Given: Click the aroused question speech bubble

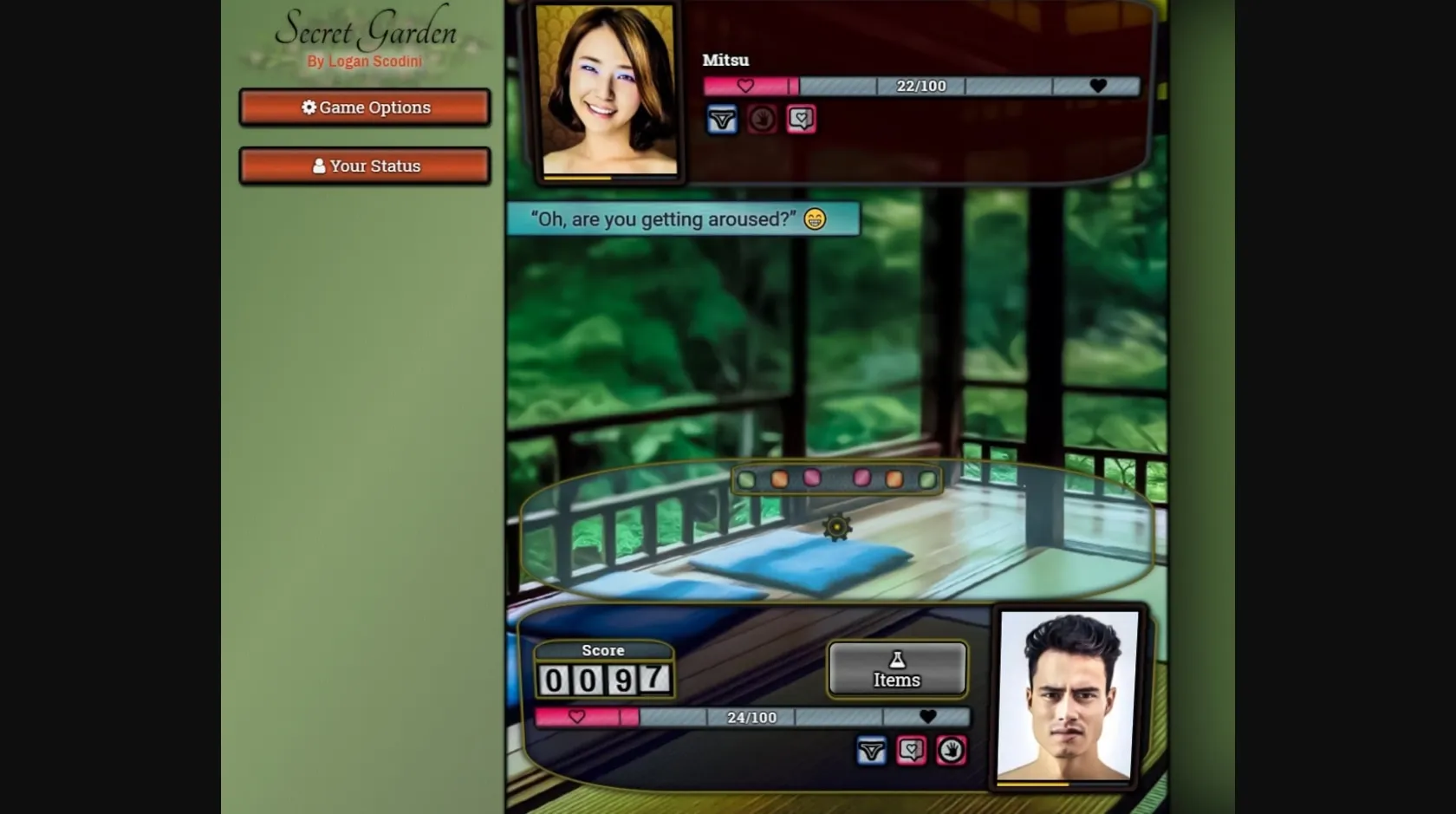Looking at the screenshot, I should 683,218.
